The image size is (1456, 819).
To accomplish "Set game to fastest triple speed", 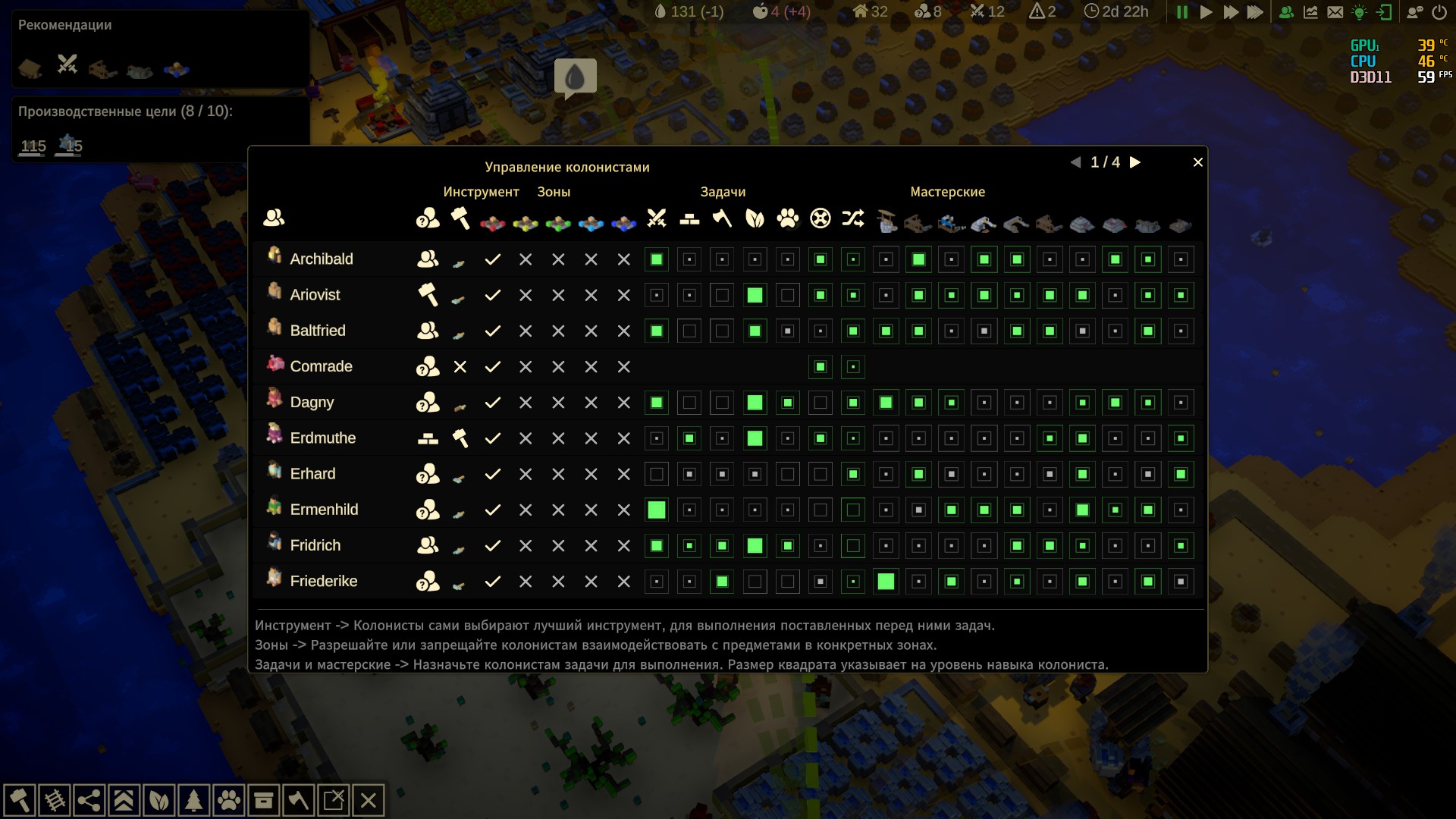I will pos(1256,12).
